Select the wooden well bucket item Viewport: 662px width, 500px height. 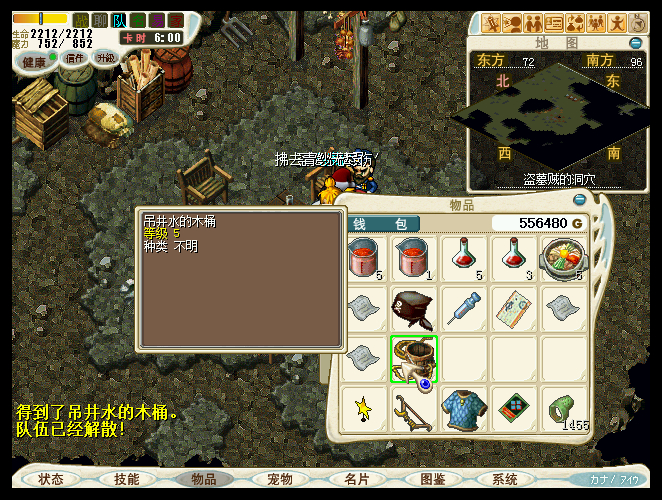414,358
